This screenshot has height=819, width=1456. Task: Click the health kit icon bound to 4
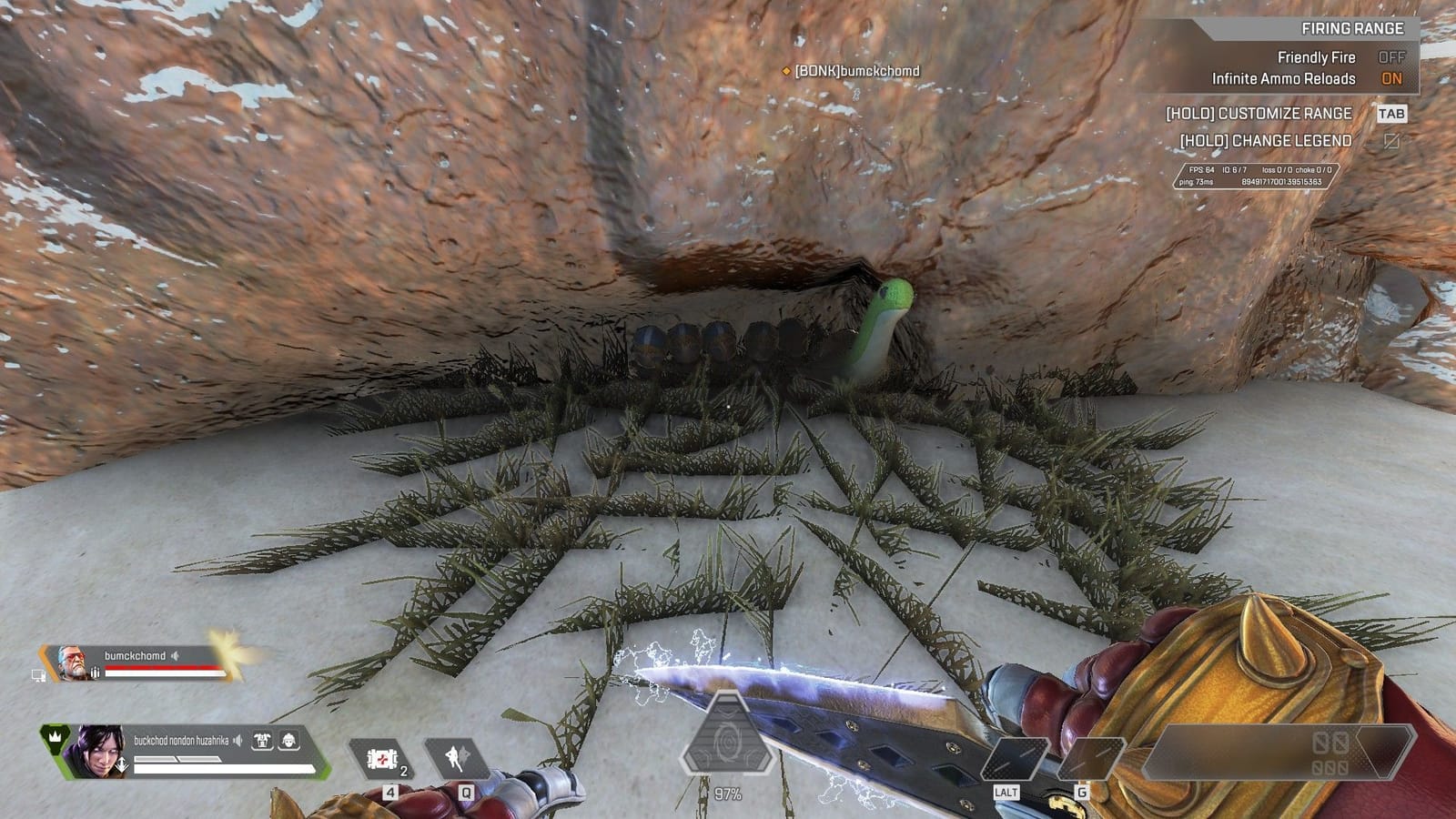(x=382, y=760)
